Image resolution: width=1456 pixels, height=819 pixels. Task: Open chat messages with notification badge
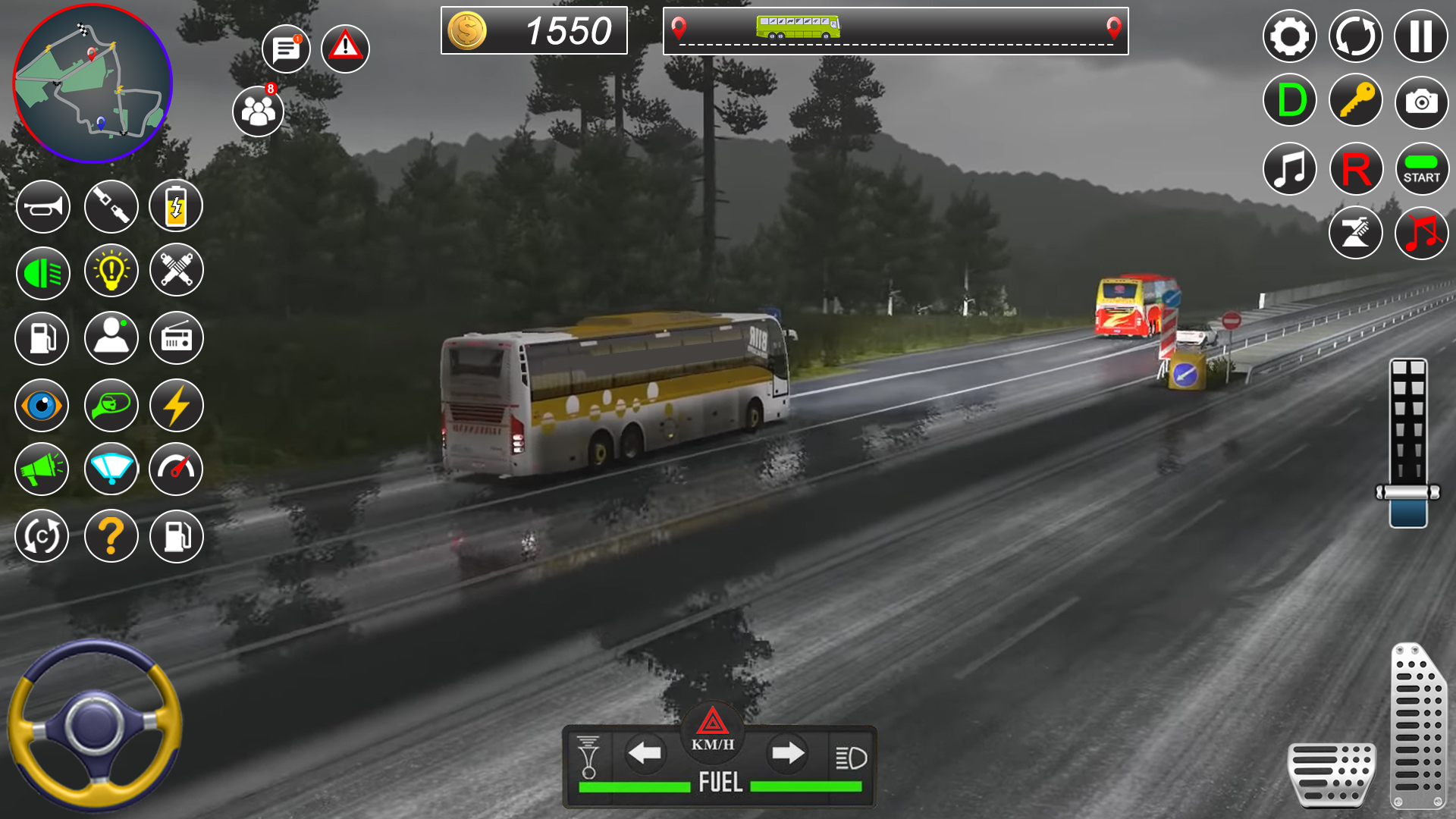285,49
